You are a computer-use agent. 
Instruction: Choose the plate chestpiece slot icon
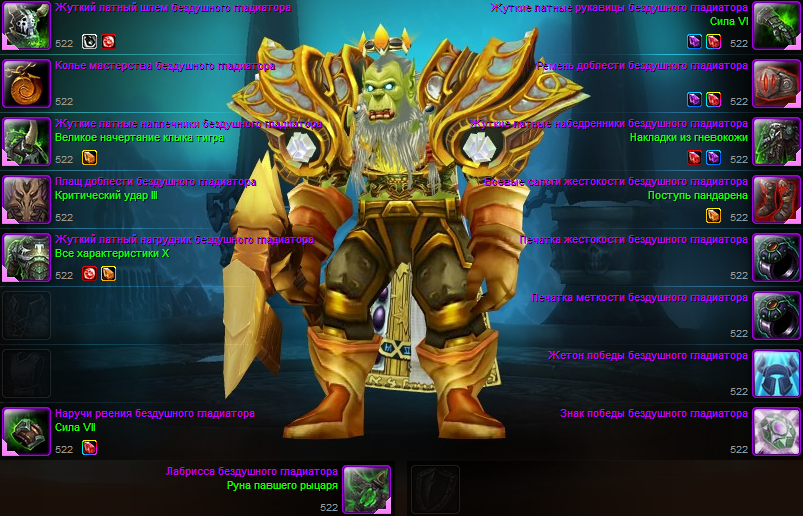26,258
